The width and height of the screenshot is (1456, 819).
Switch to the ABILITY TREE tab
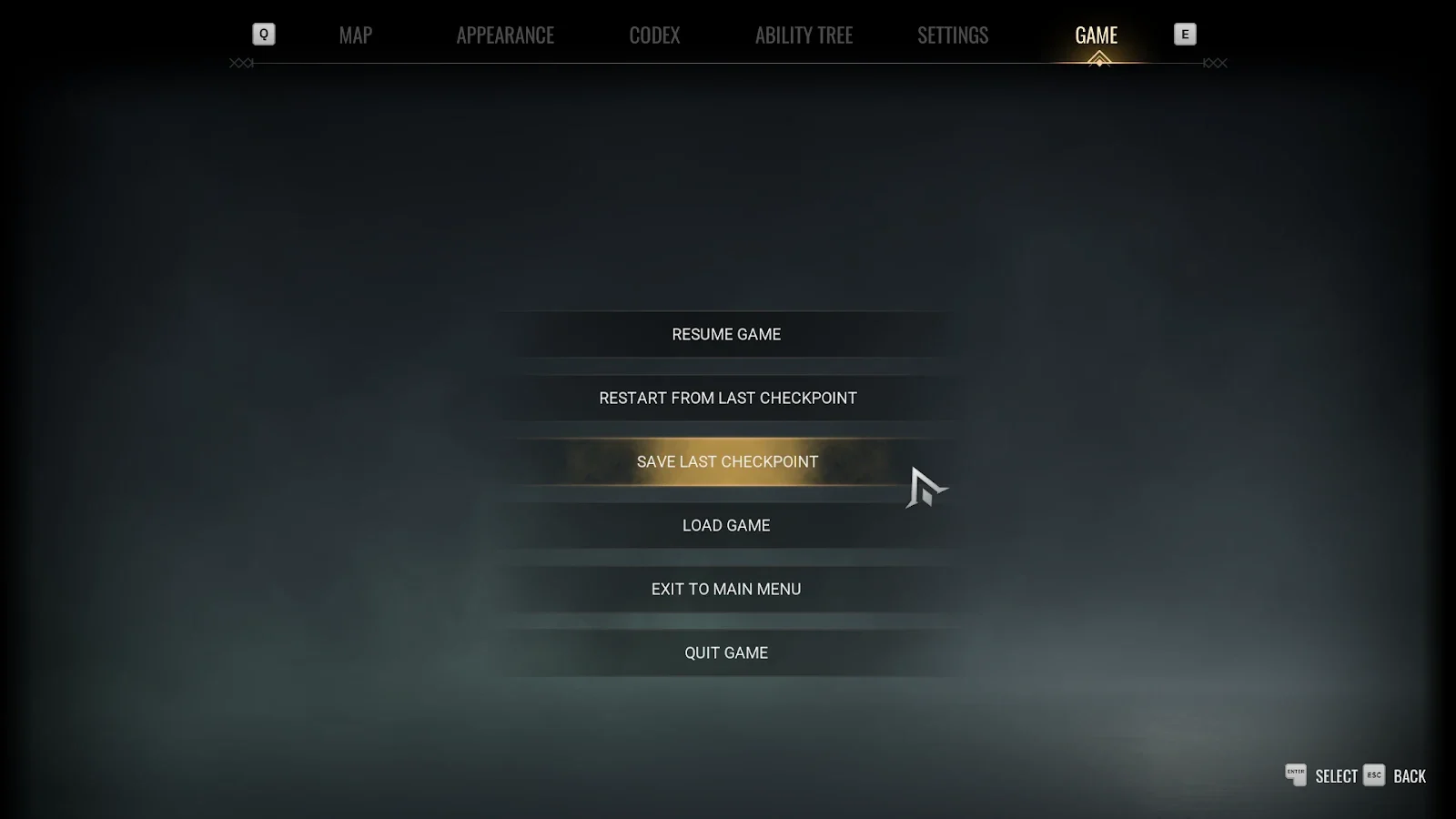pyautogui.click(x=804, y=35)
